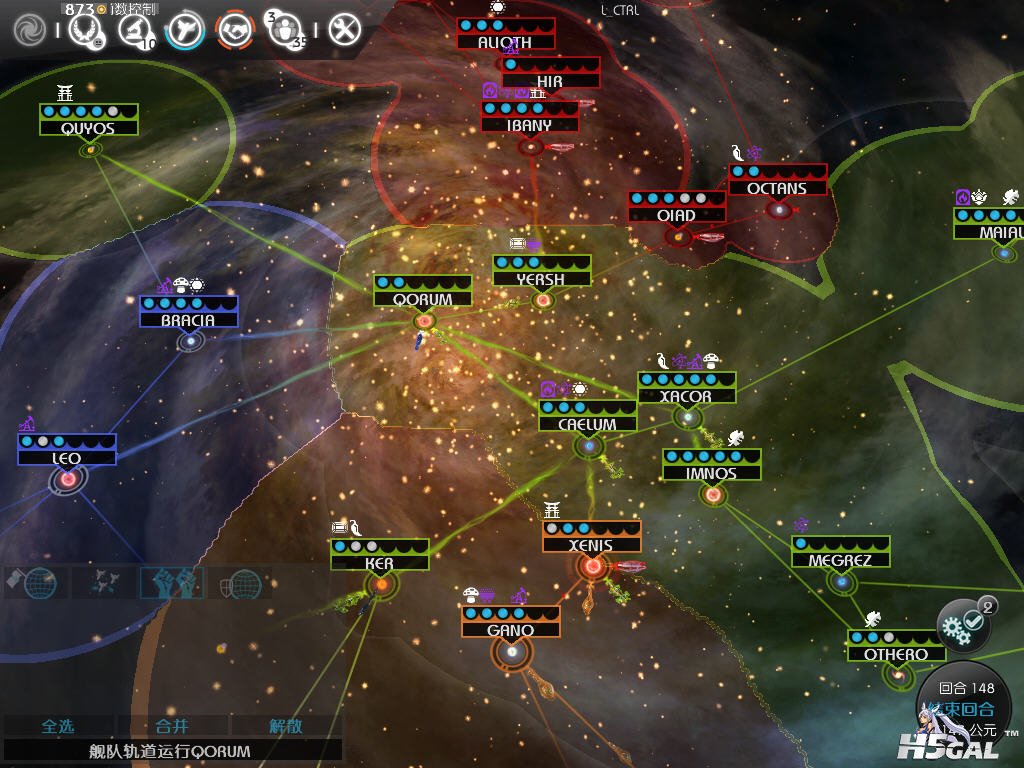Screen dimensions: 1024x768
Task: Open the wrench and screwdriver options
Action: pos(344,29)
